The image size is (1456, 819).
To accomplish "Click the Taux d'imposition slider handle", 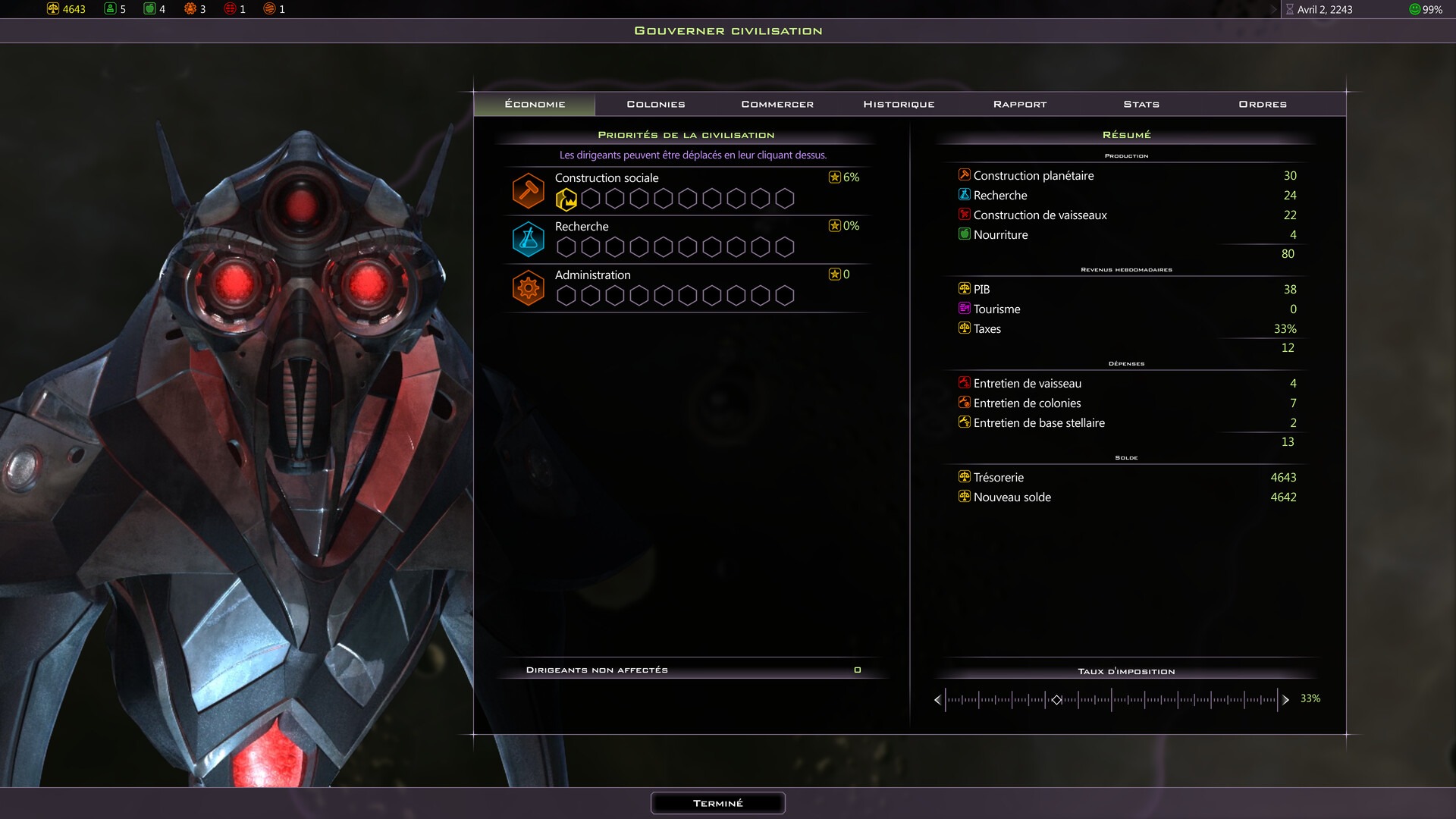I will [x=1056, y=700].
